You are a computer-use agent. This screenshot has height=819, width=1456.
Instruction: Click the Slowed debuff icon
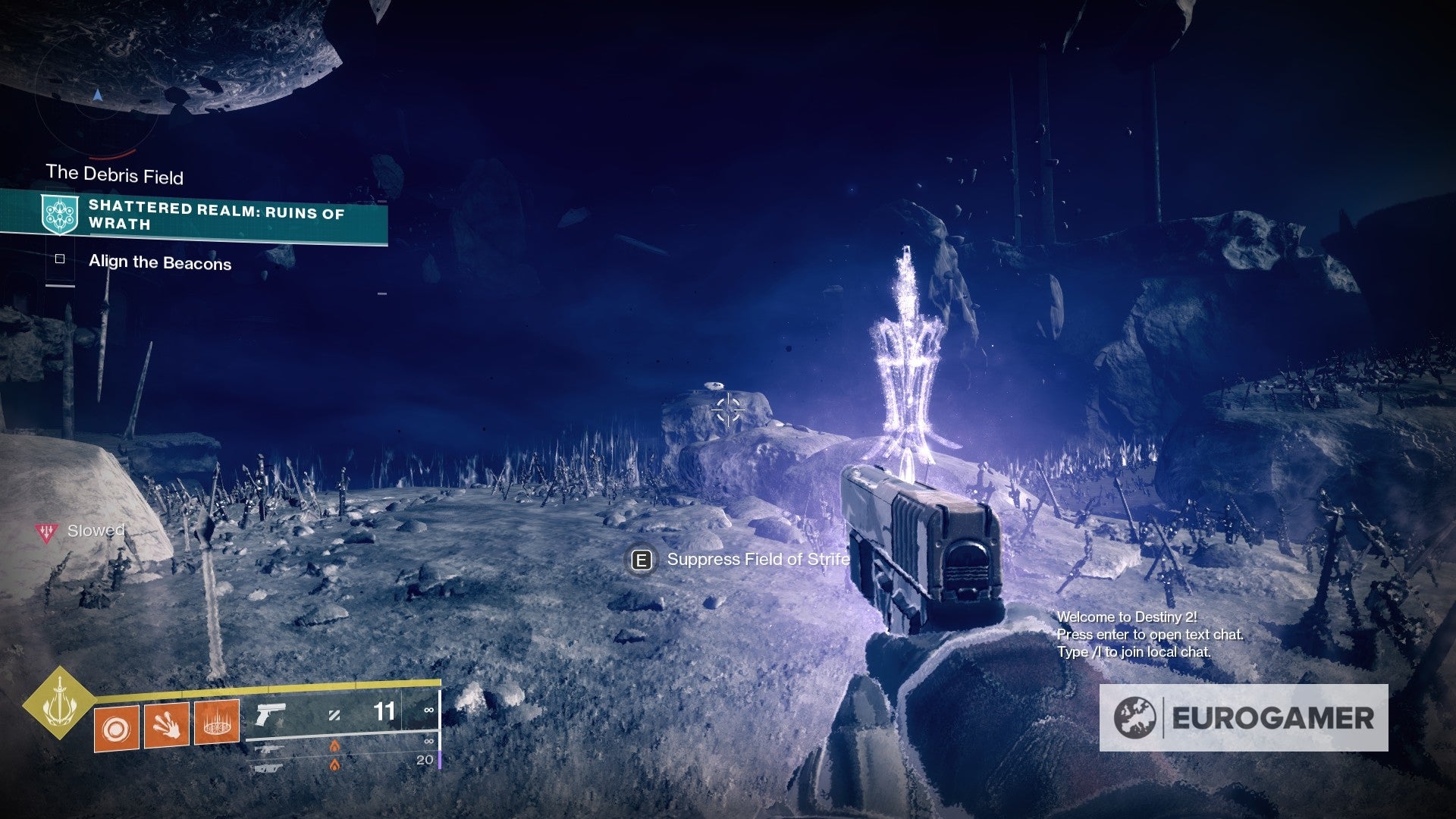click(47, 532)
